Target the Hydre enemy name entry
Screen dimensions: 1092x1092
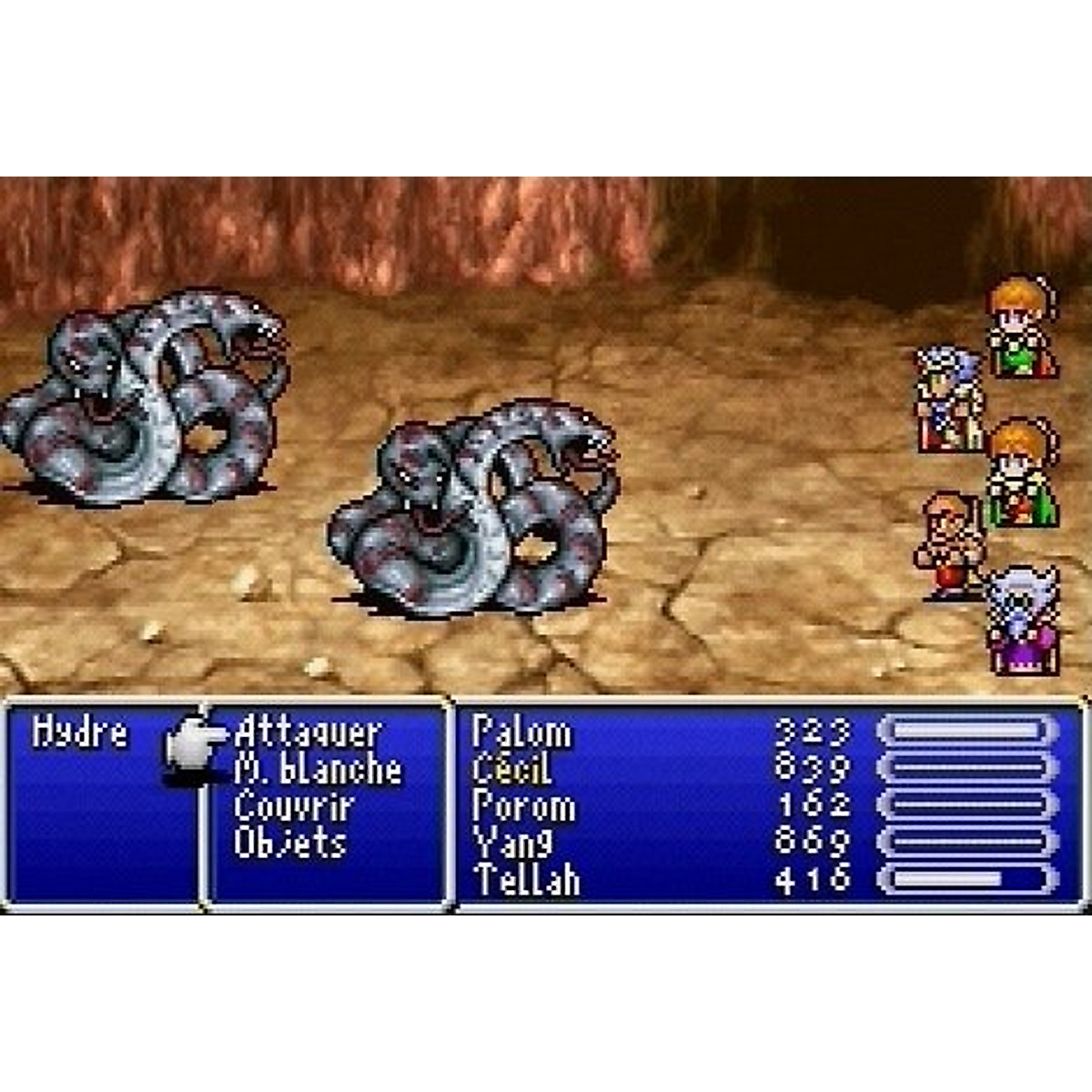point(80,733)
